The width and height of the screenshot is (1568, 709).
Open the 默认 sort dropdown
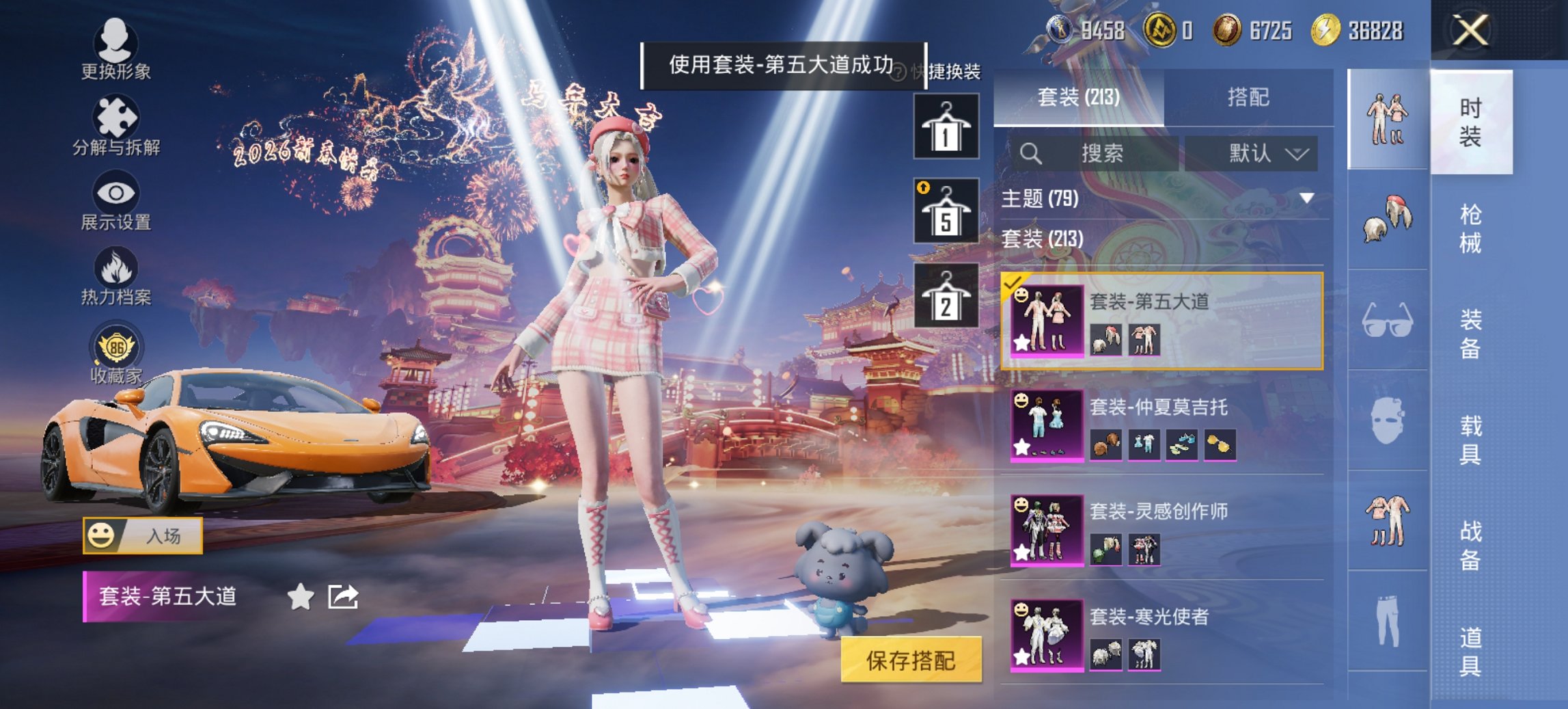point(1257,152)
